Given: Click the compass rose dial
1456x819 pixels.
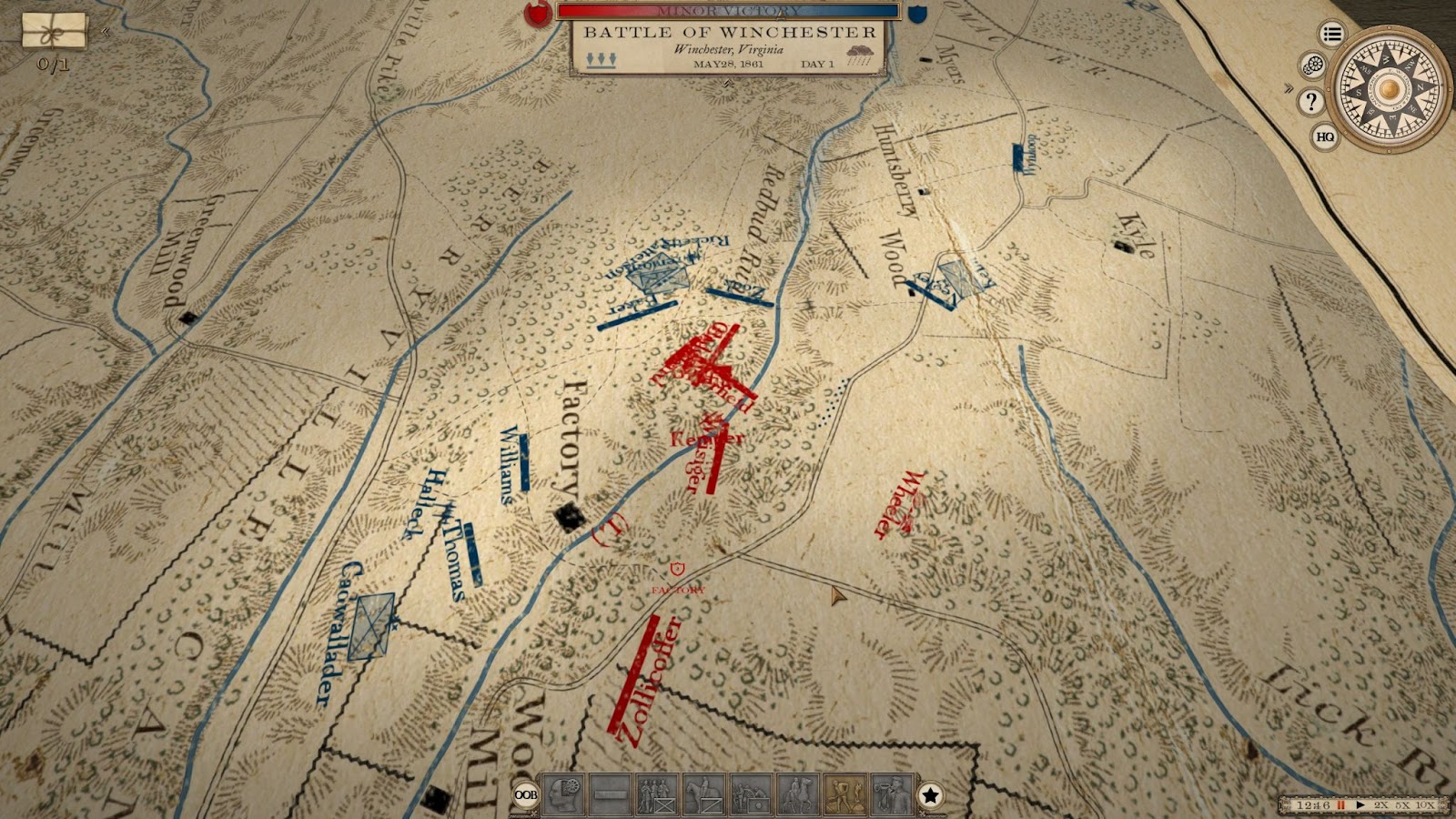Looking at the screenshot, I should [1388, 88].
